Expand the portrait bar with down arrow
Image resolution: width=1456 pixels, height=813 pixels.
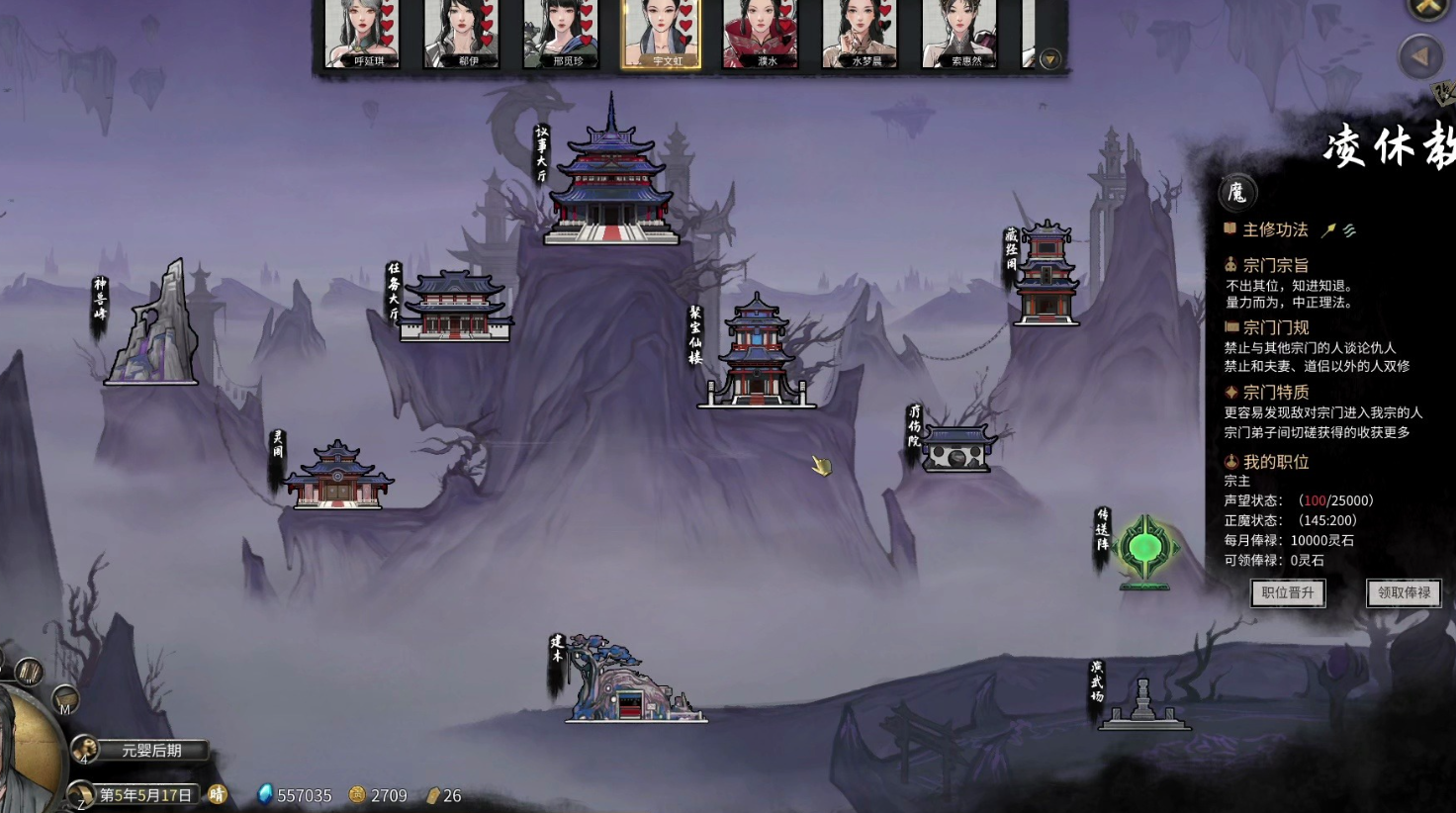[1050, 59]
